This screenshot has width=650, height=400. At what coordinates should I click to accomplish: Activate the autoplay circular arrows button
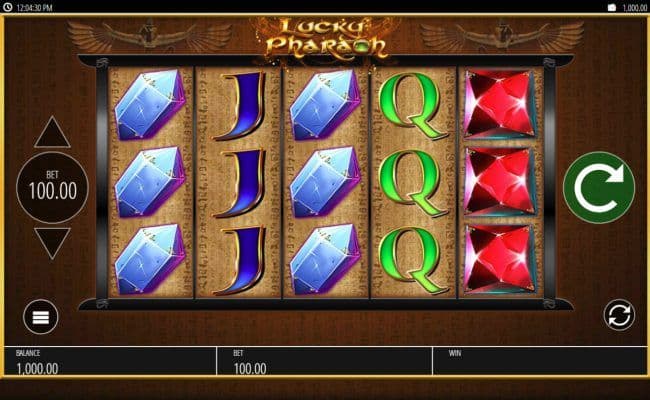[x=619, y=316]
